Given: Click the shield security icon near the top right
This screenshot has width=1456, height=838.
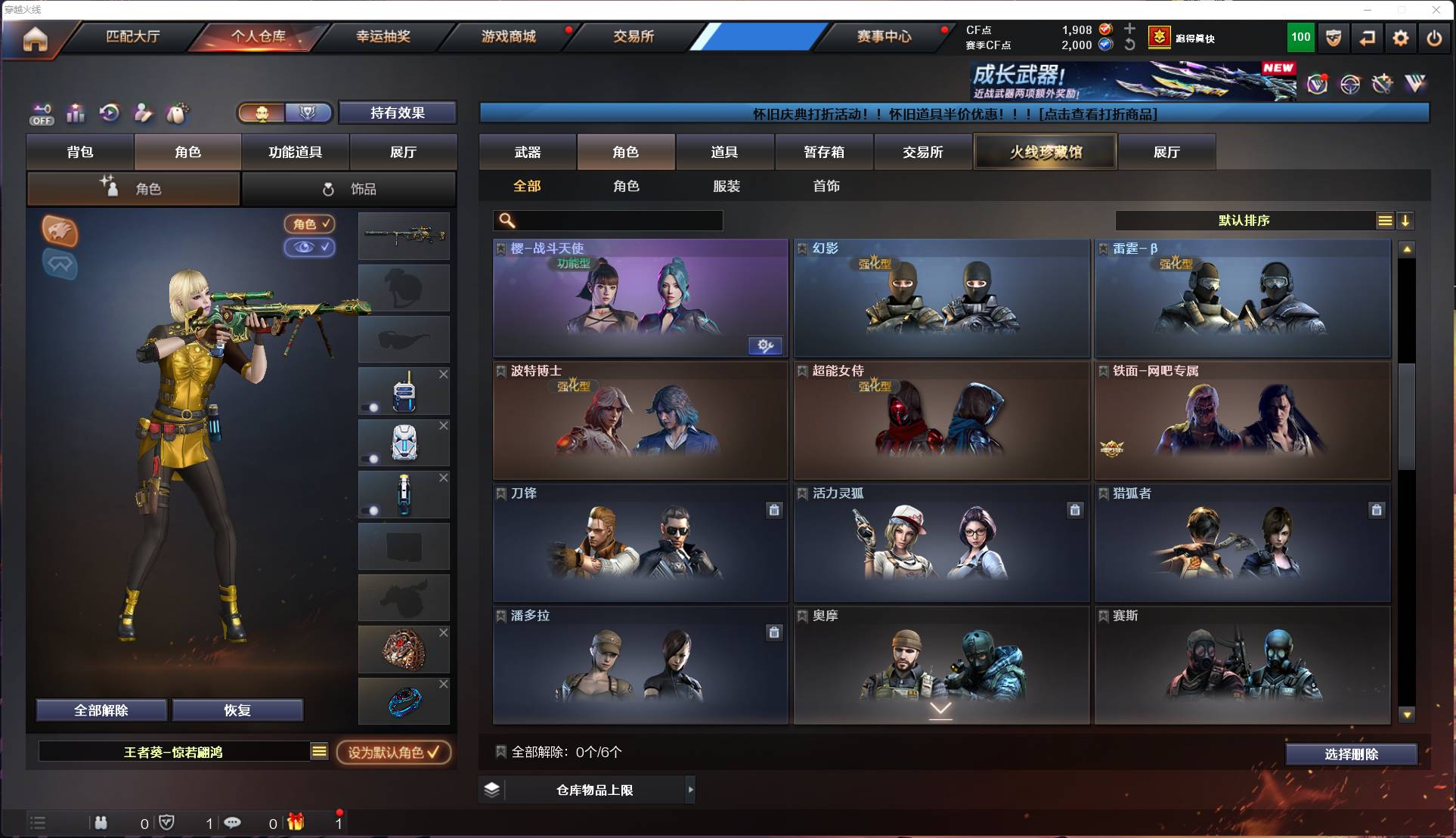Looking at the screenshot, I should (x=1333, y=38).
